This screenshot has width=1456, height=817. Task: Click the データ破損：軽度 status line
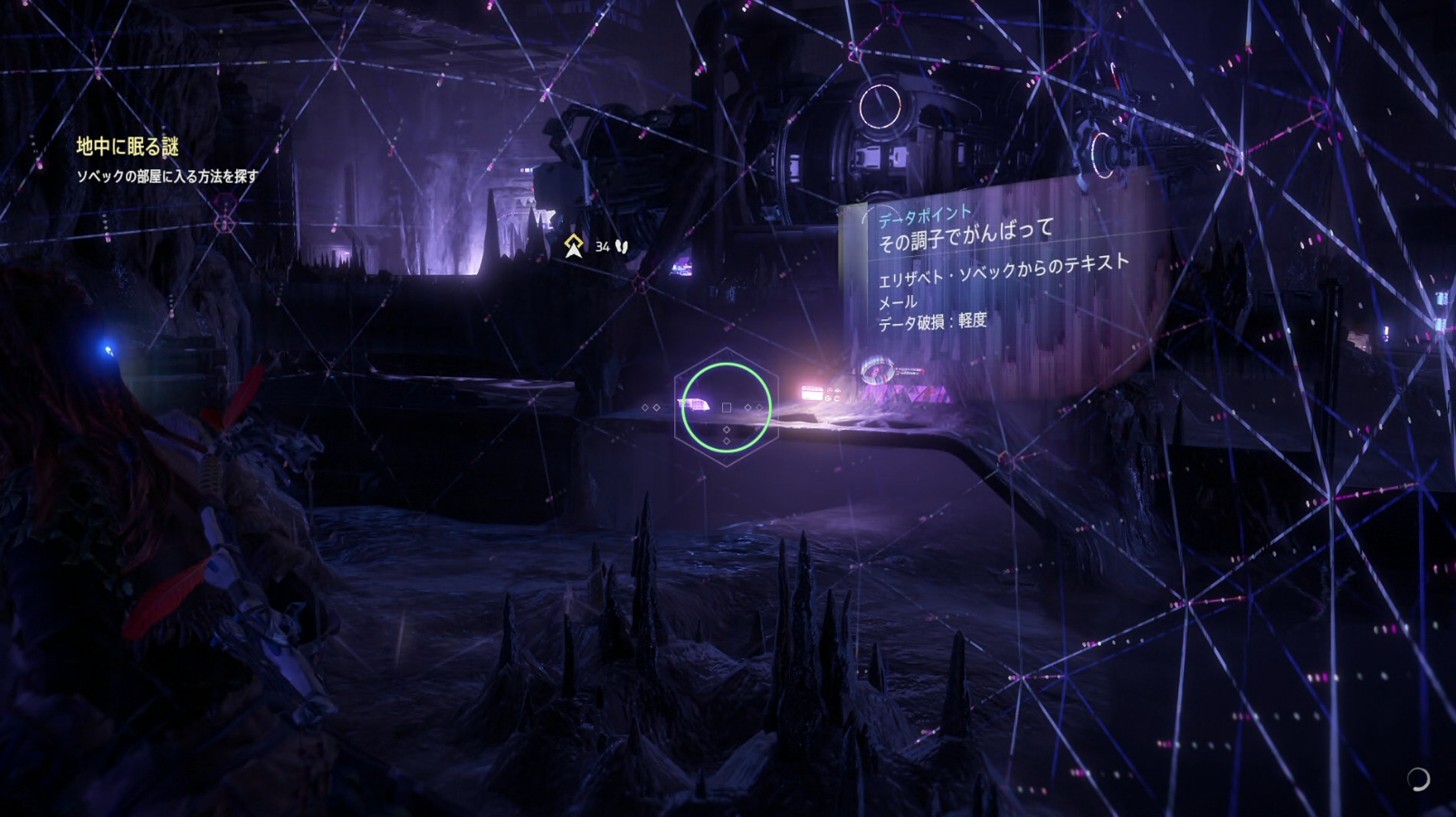point(933,319)
